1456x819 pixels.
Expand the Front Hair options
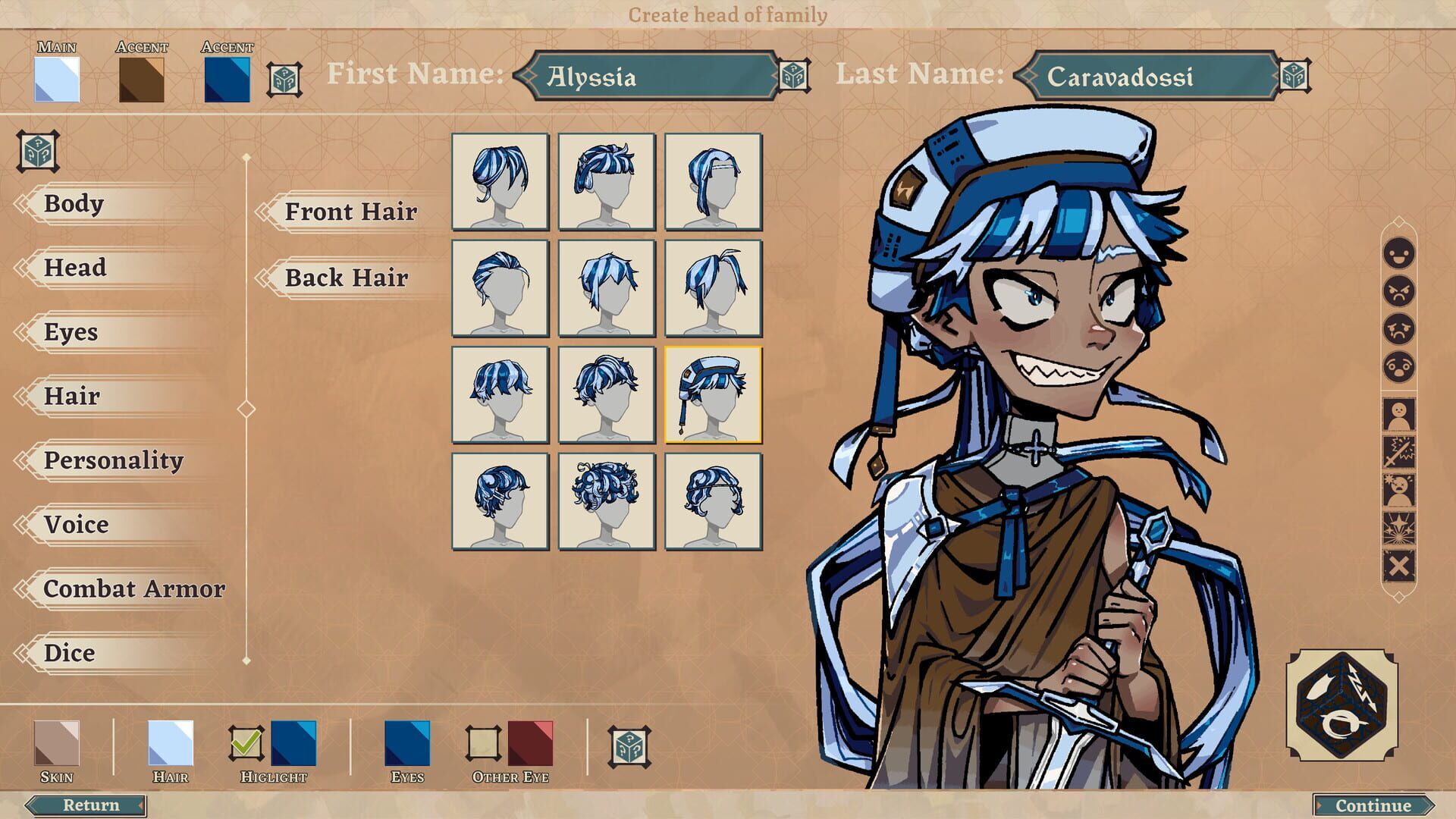(350, 212)
